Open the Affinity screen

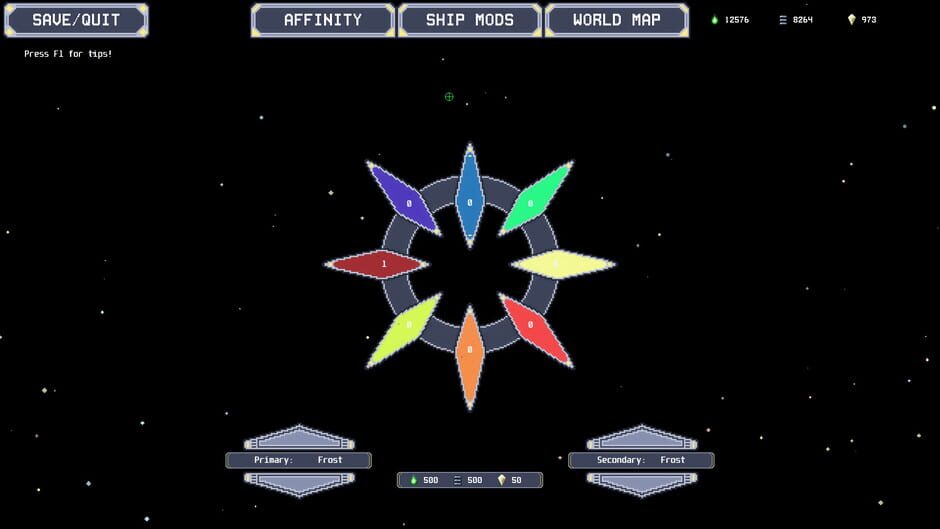click(323, 20)
